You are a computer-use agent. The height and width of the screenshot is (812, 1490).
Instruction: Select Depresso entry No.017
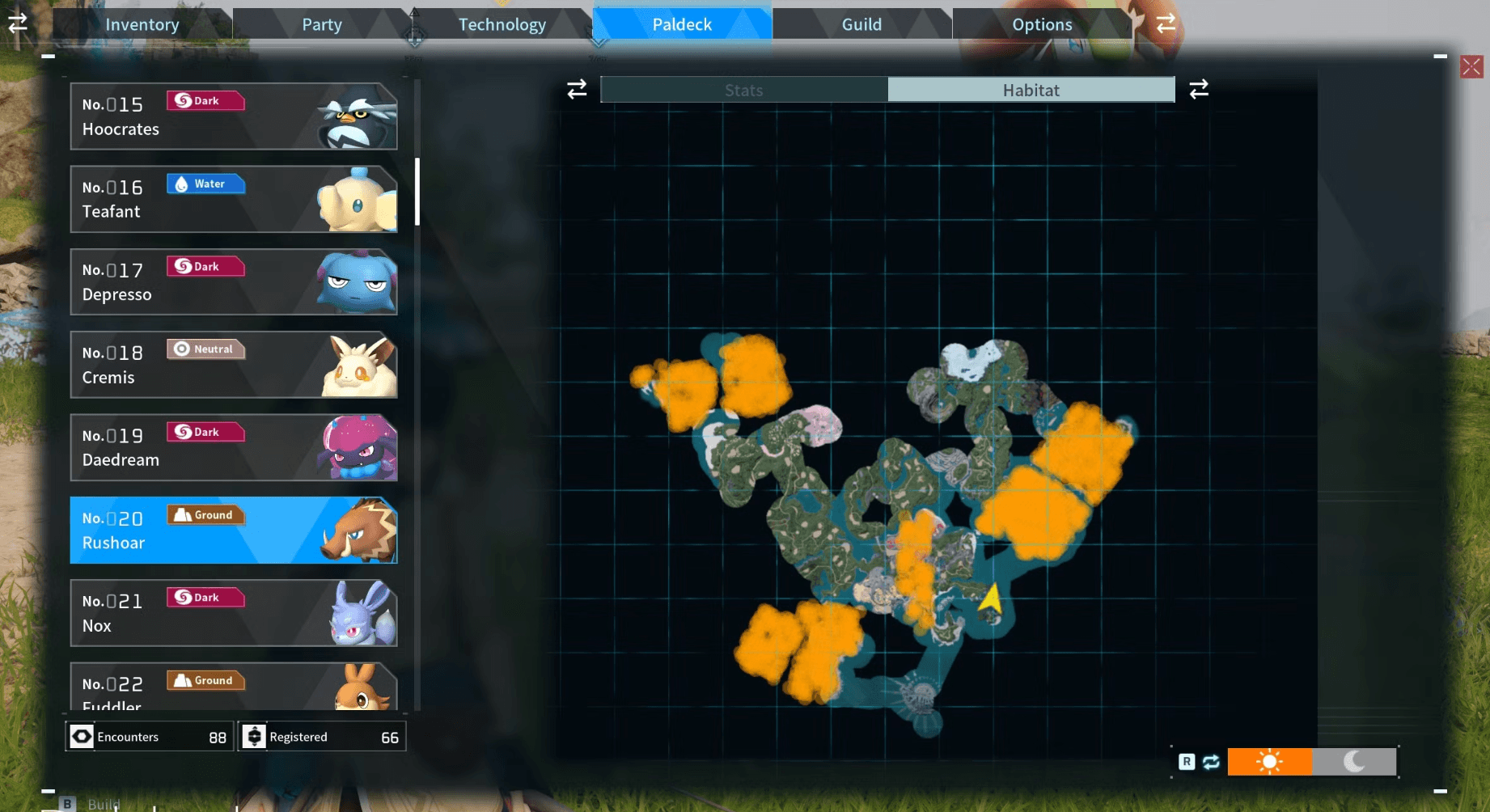(x=233, y=281)
